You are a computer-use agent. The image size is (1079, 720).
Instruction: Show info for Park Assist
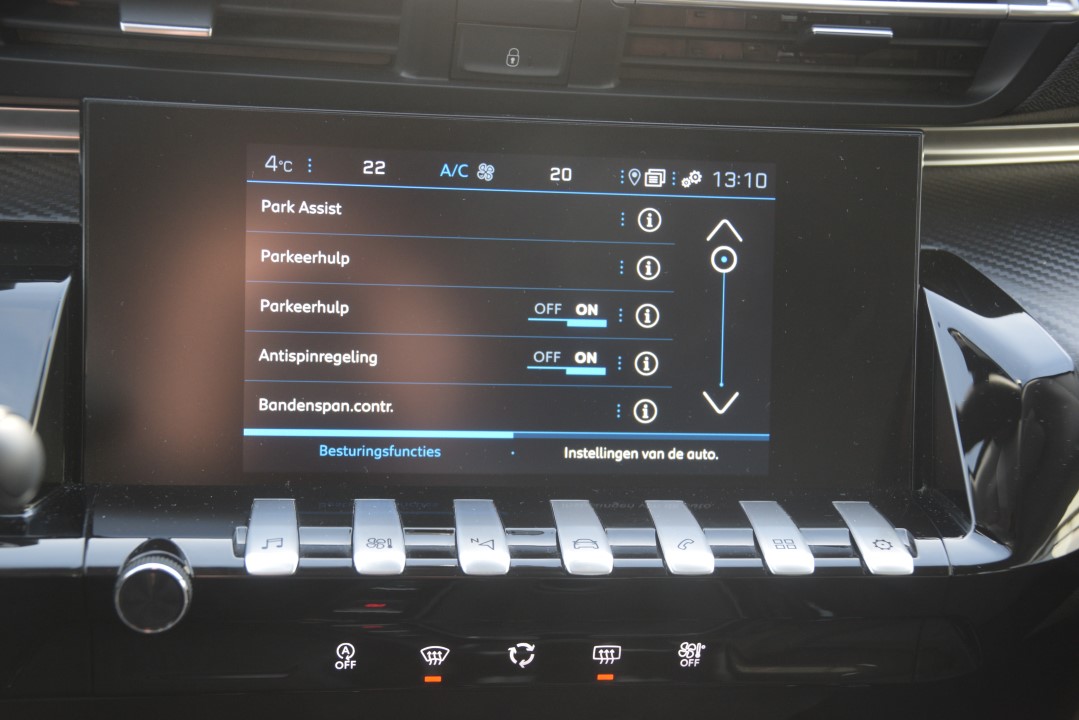[650, 220]
